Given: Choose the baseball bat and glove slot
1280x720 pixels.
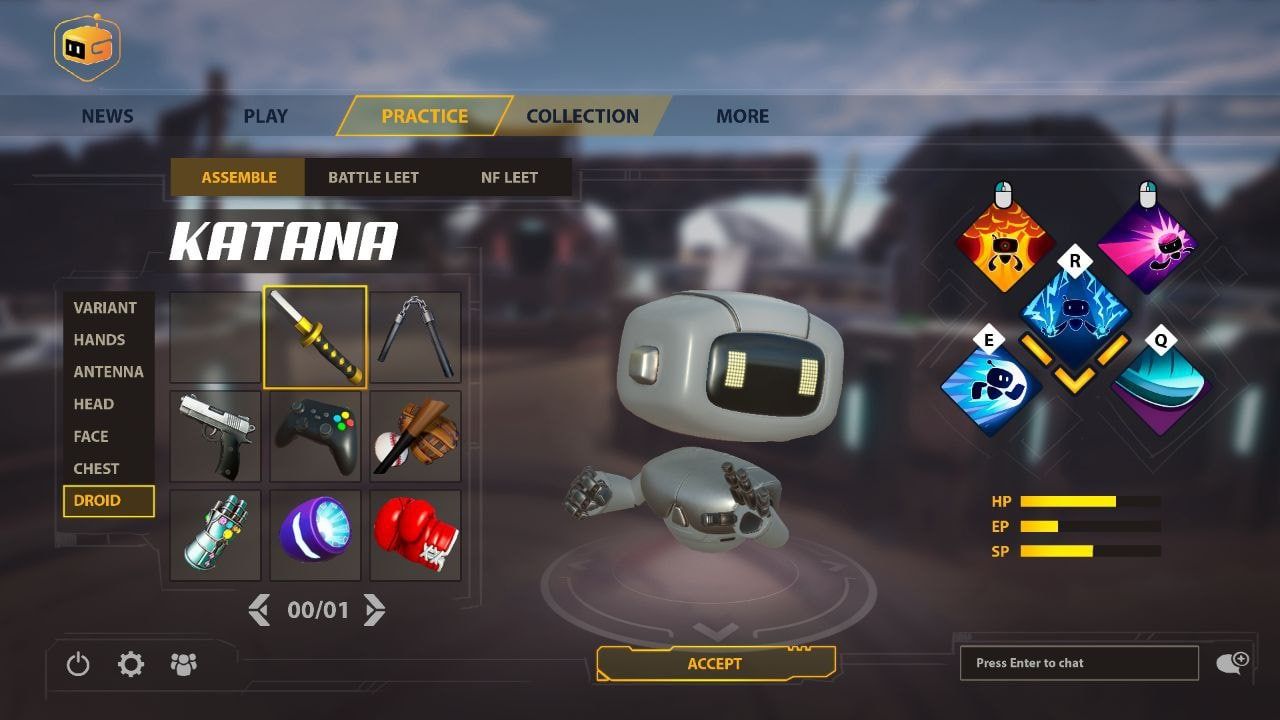Looking at the screenshot, I should coord(415,436).
